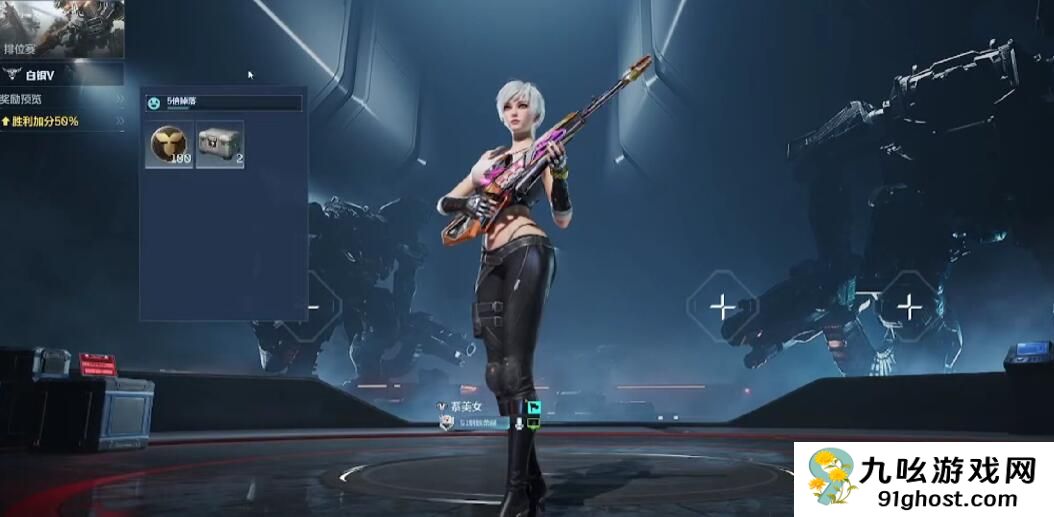Open the 排位赛 ranked match mode thumbnail

pos(62,28)
